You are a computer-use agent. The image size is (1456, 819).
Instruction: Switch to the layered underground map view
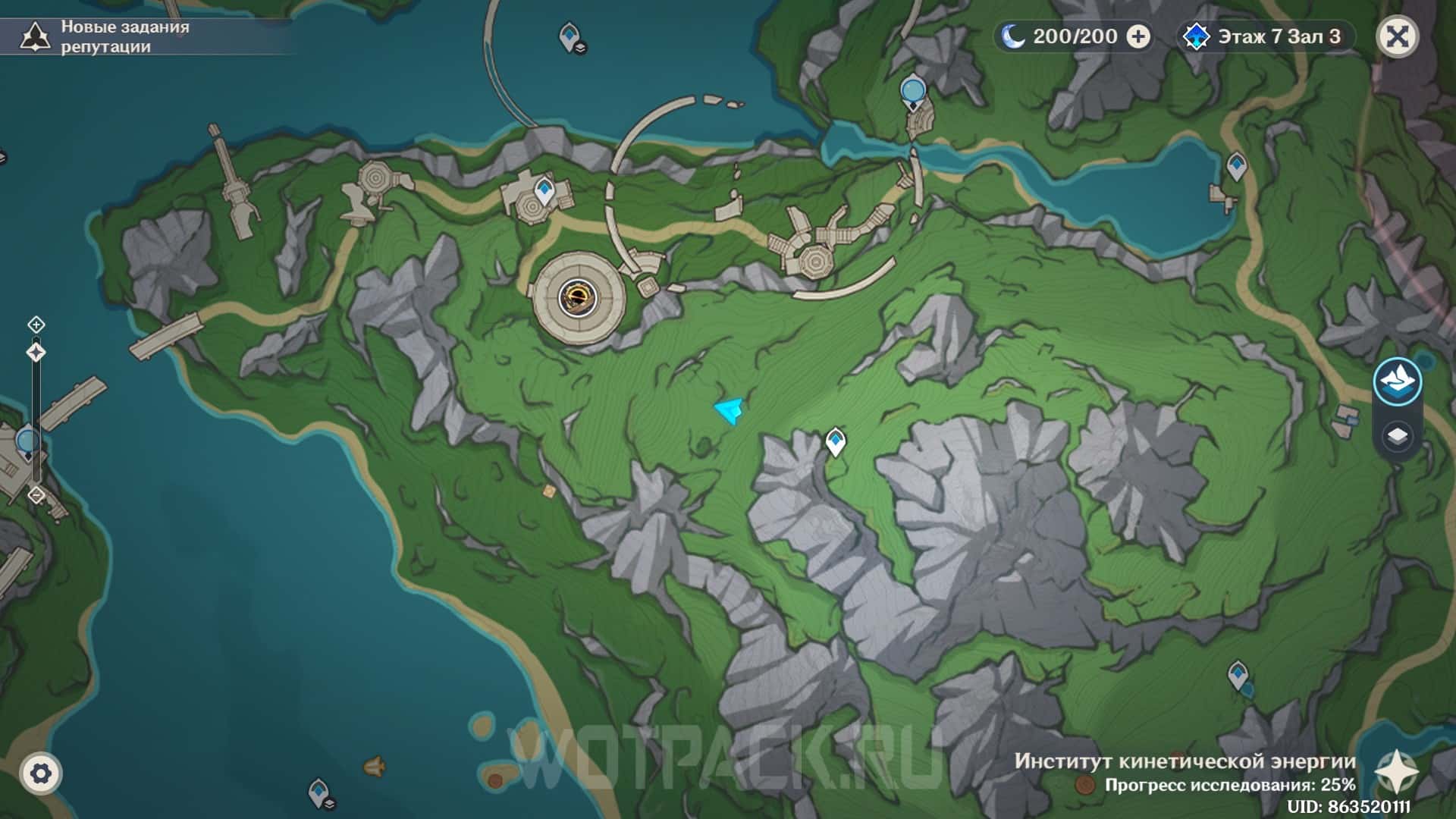click(x=1397, y=436)
